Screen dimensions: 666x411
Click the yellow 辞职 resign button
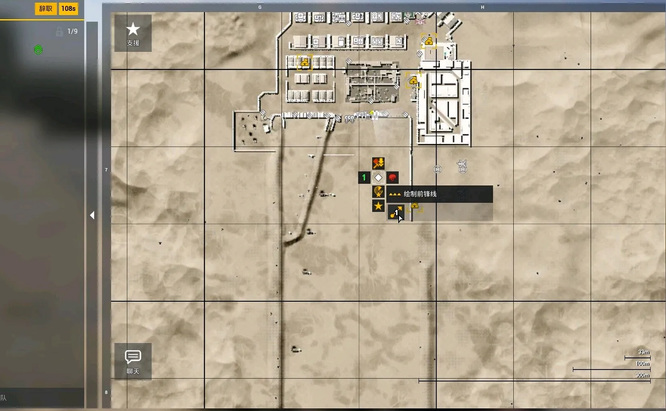(x=45, y=8)
